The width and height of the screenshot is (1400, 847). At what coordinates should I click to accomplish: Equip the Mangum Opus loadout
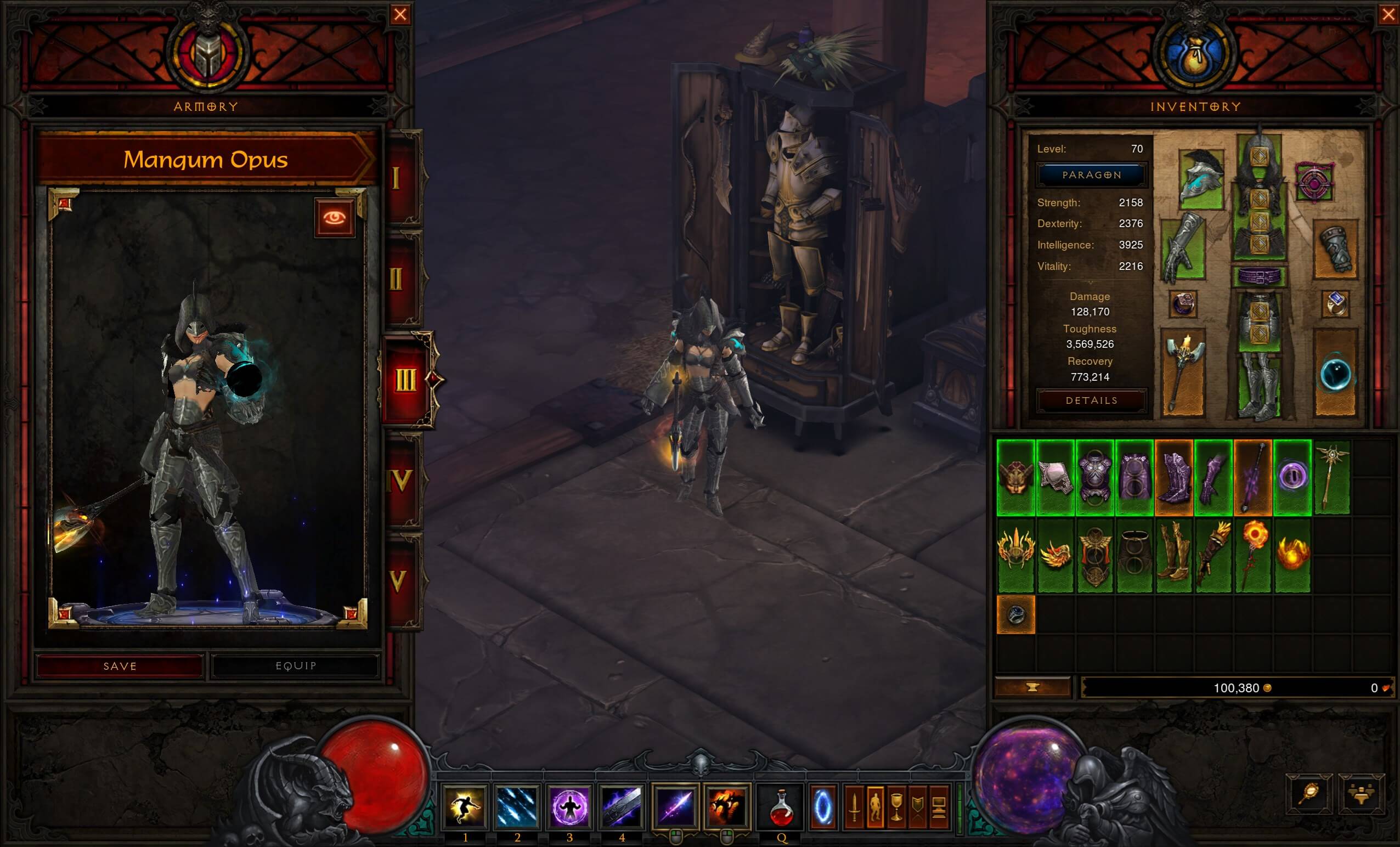[295, 666]
